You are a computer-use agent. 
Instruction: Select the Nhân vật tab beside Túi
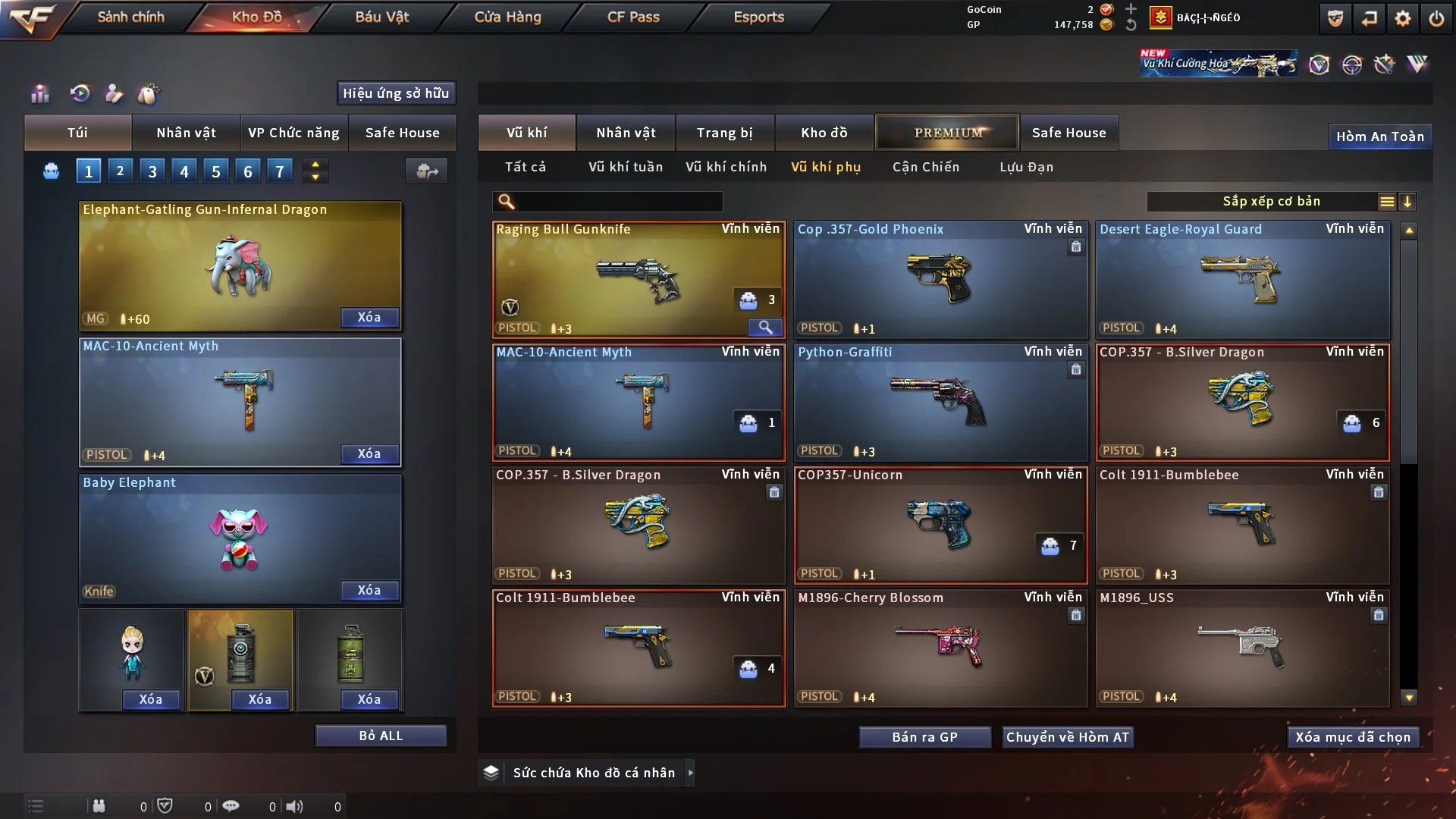[186, 133]
